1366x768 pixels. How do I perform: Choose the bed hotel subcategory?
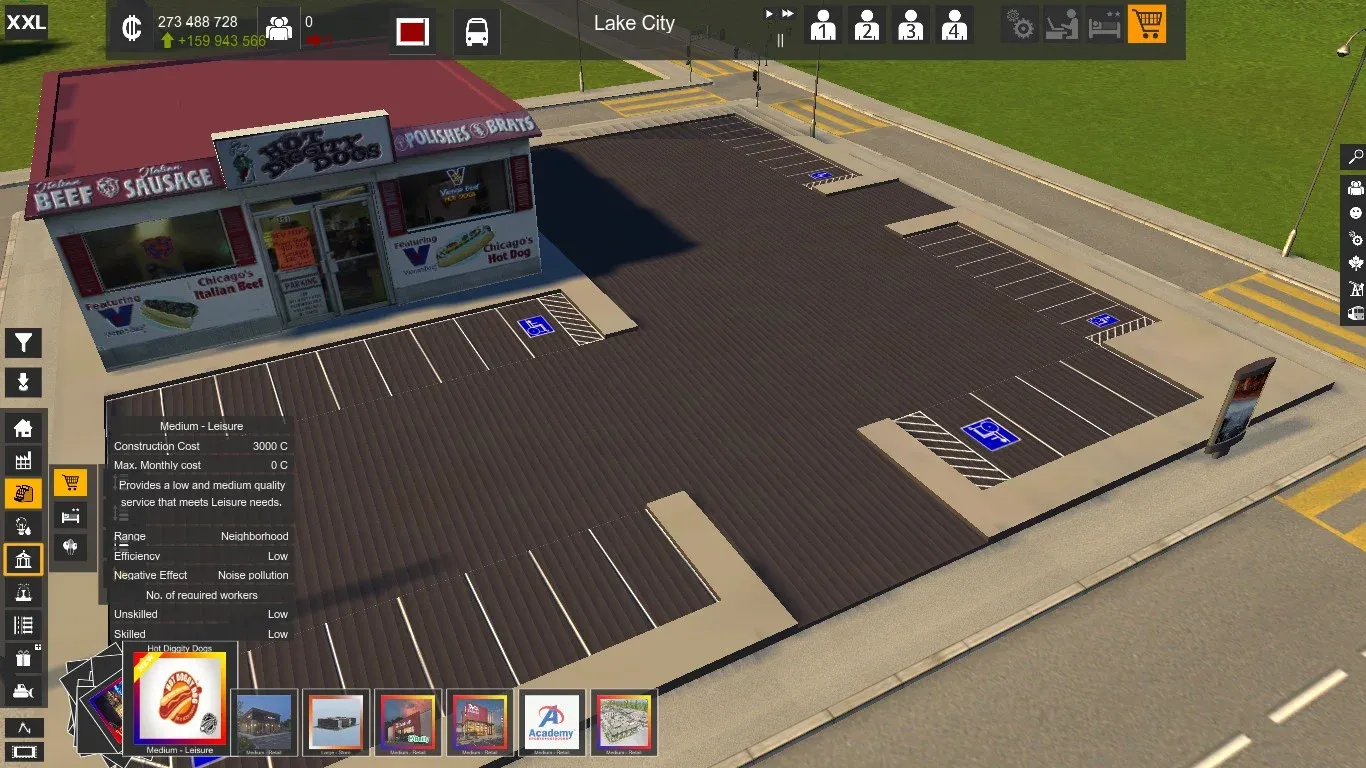70,516
